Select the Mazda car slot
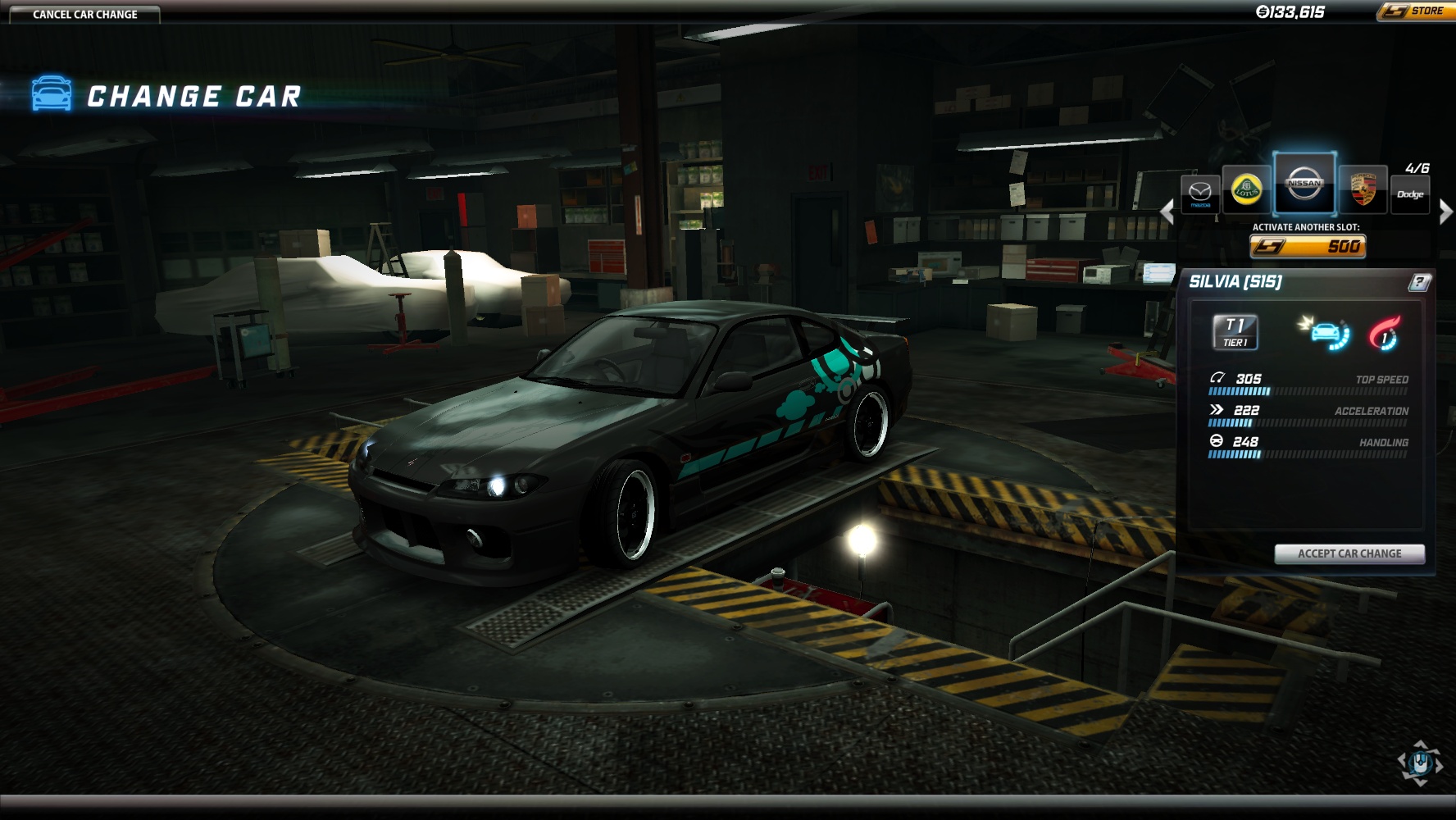This screenshot has height=820, width=1456. click(1200, 194)
